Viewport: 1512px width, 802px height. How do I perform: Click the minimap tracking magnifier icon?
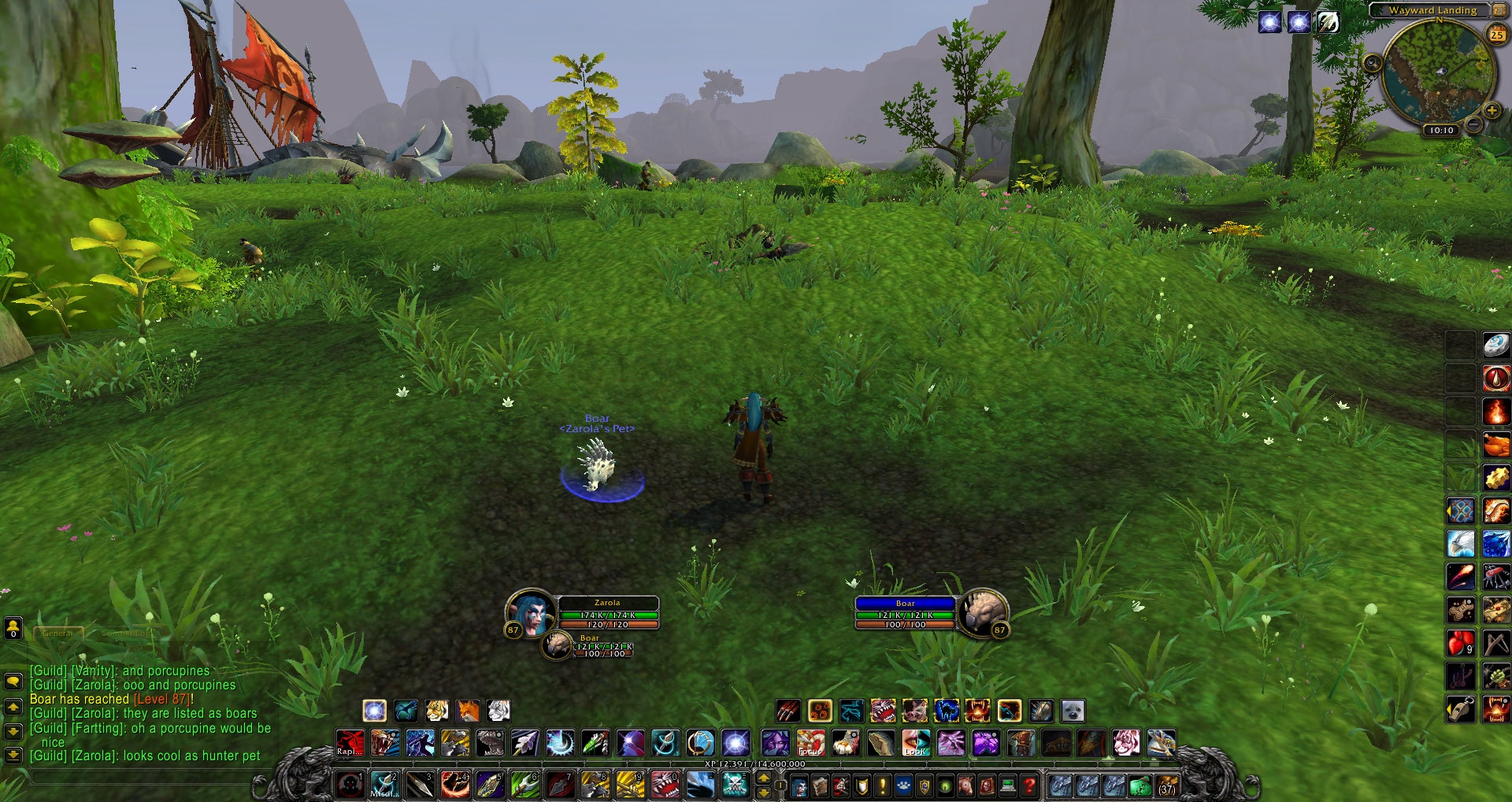(1372, 63)
